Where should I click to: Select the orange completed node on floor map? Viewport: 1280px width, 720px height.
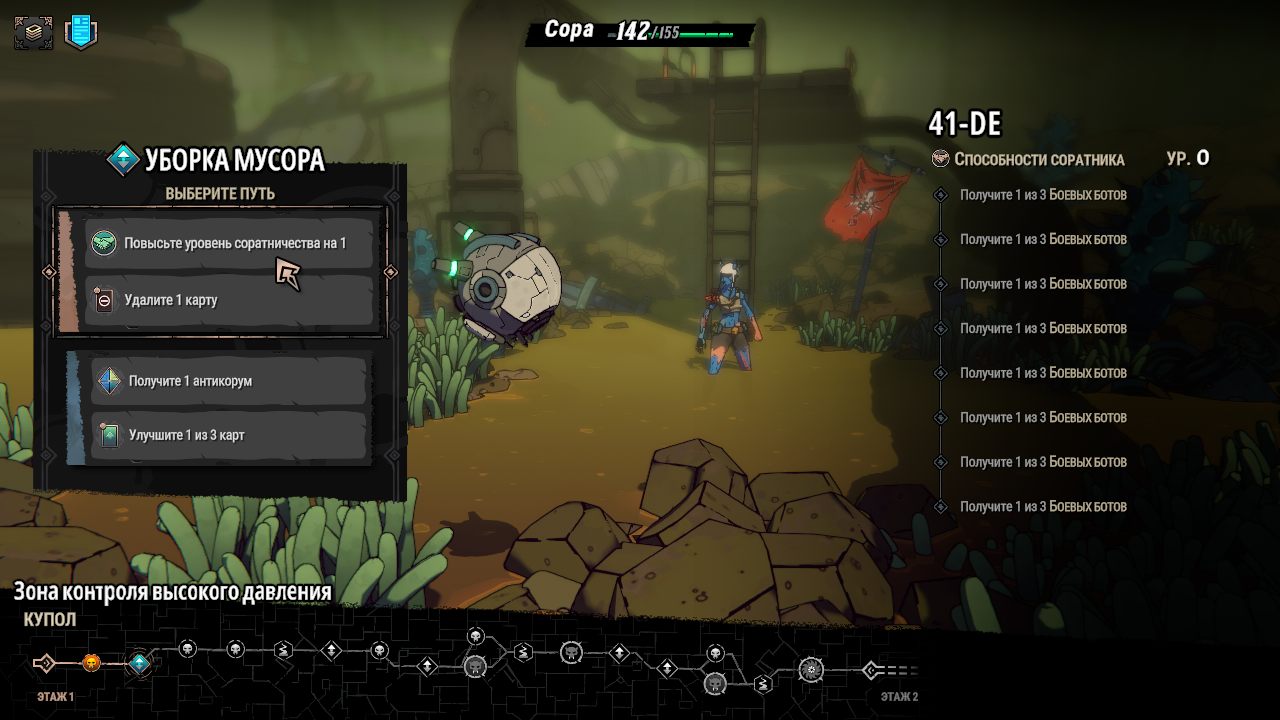click(x=91, y=663)
